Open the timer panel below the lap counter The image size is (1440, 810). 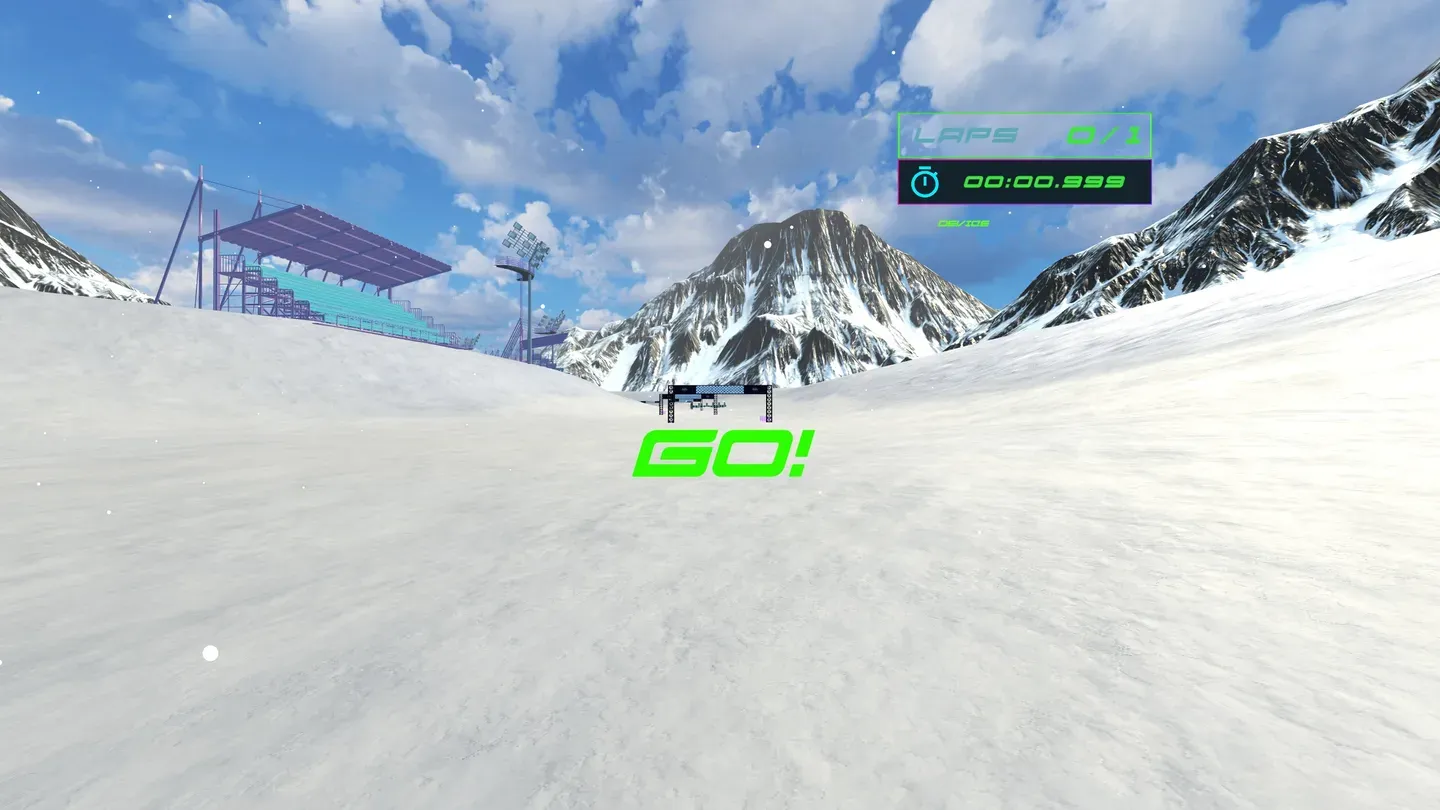1025,182
